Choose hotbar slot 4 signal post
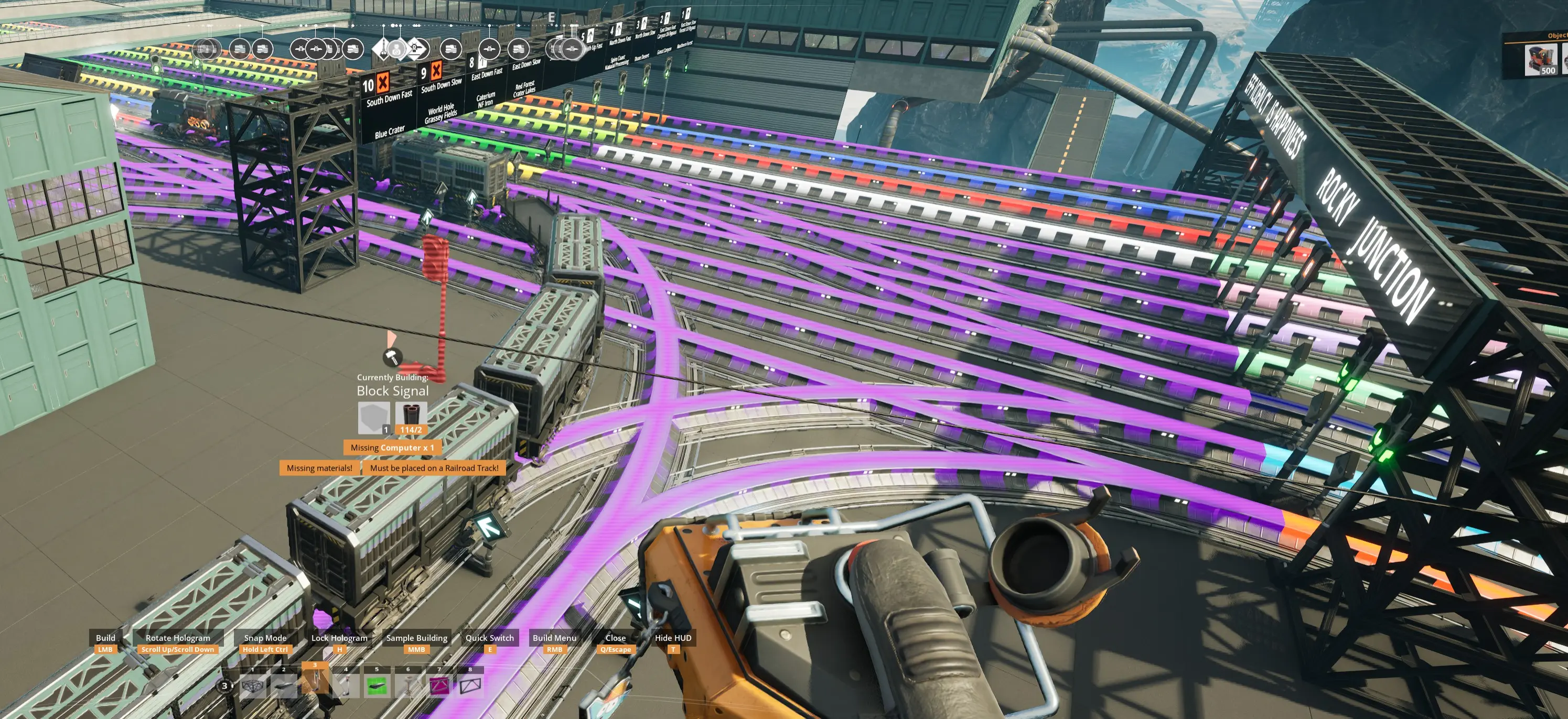This screenshot has height=719, width=1568. pos(346,685)
